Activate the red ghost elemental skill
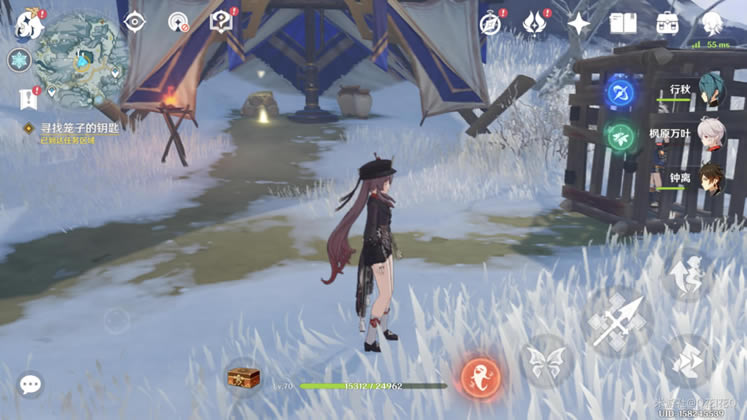The image size is (747, 420). click(x=480, y=376)
